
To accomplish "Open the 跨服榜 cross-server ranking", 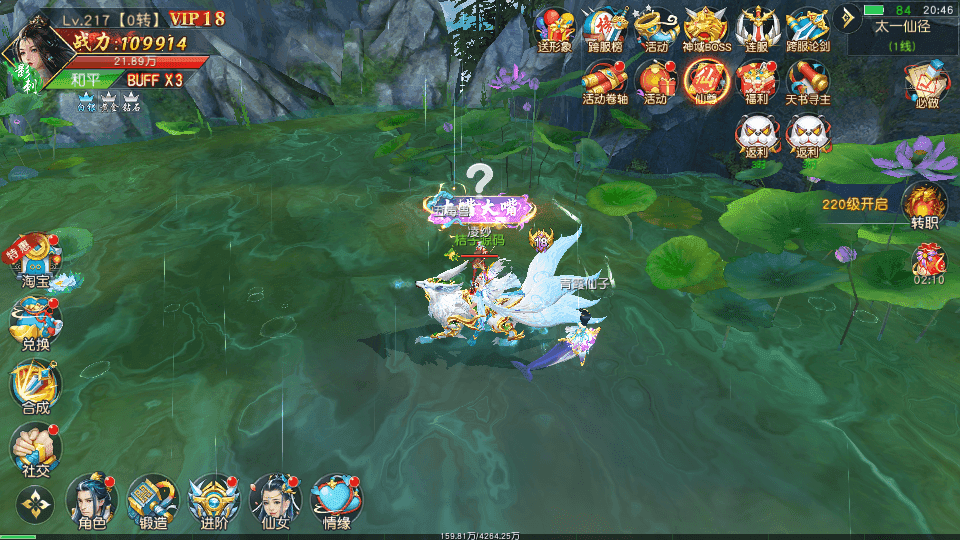I will click(x=605, y=28).
